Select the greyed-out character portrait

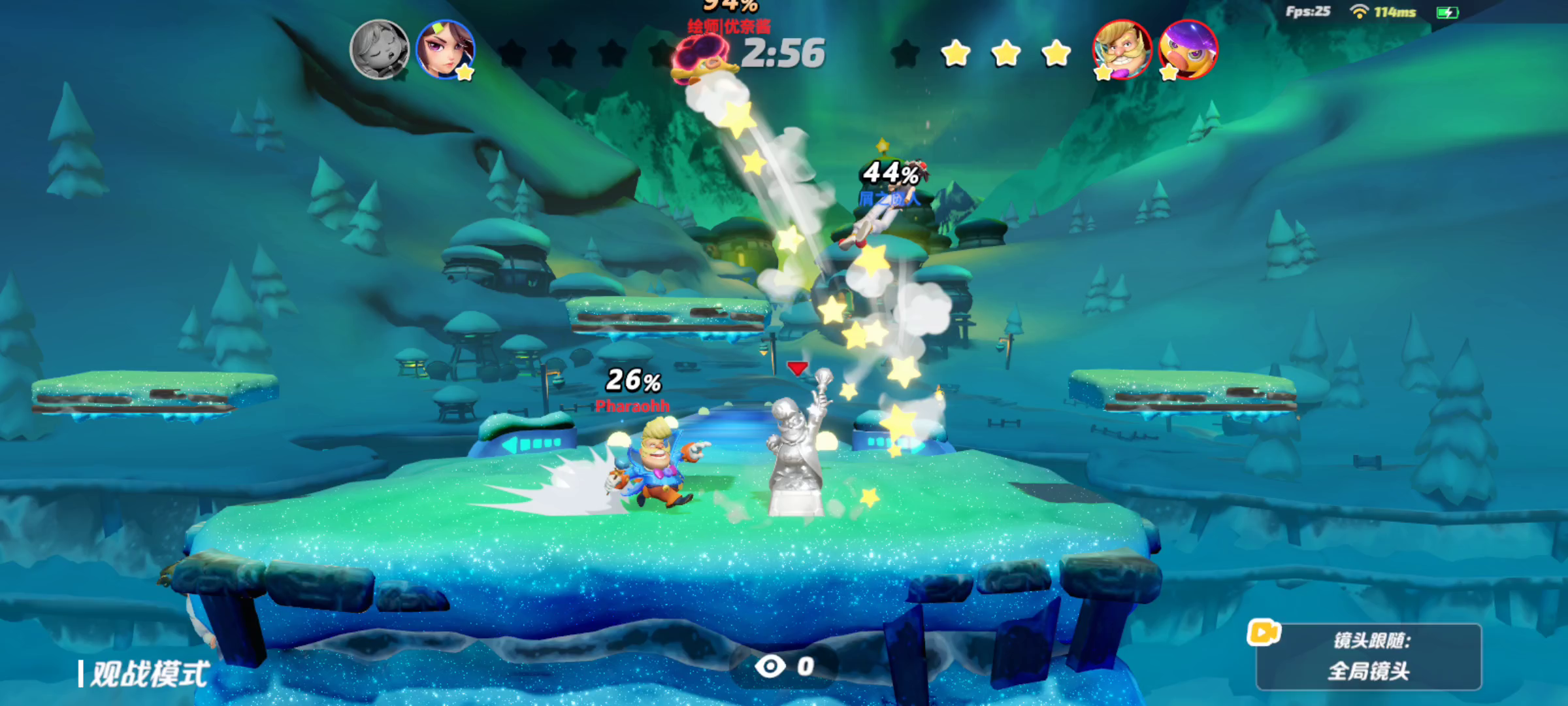[380, 50]
